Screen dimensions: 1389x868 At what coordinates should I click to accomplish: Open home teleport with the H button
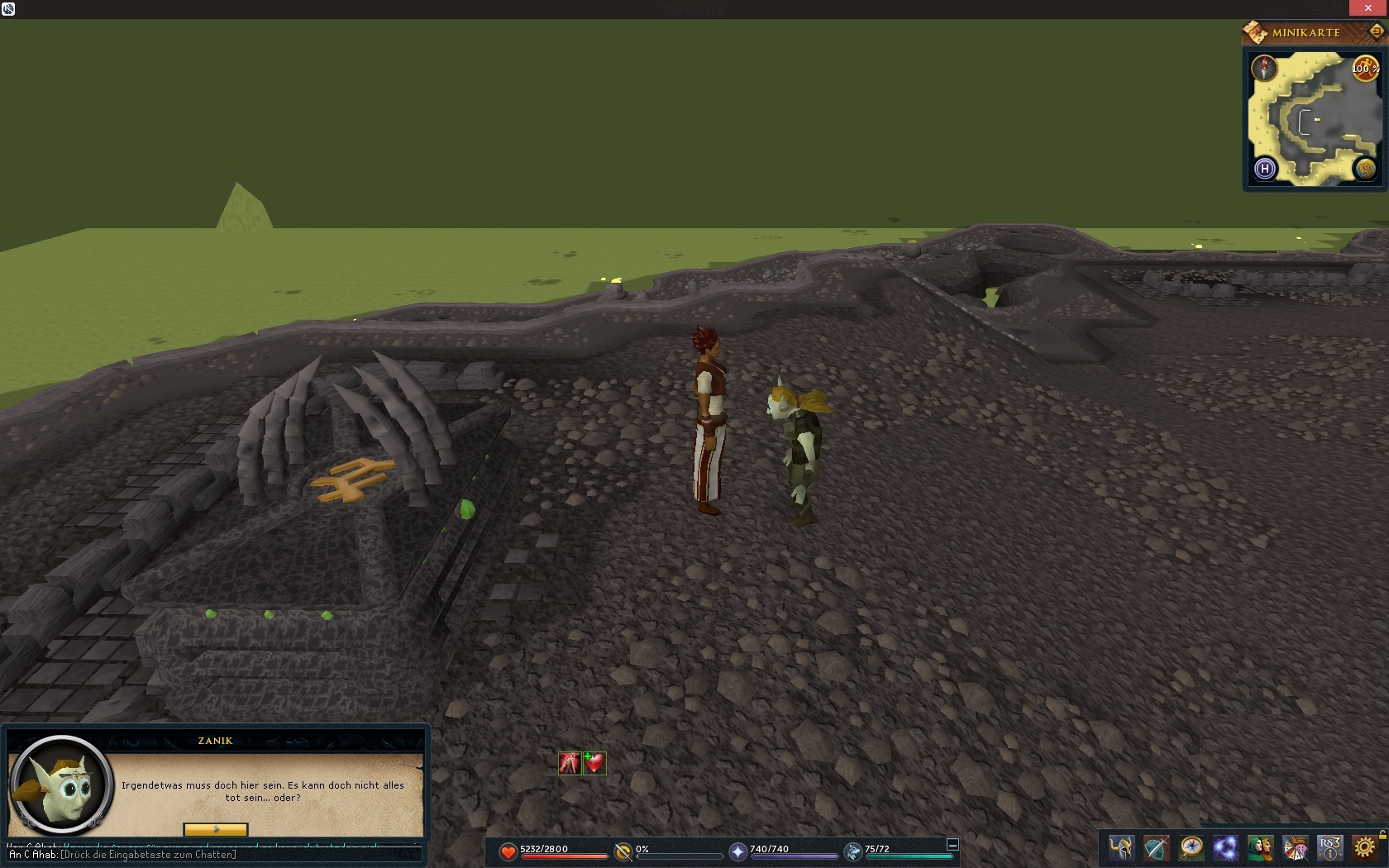(x=1264, y=169)
